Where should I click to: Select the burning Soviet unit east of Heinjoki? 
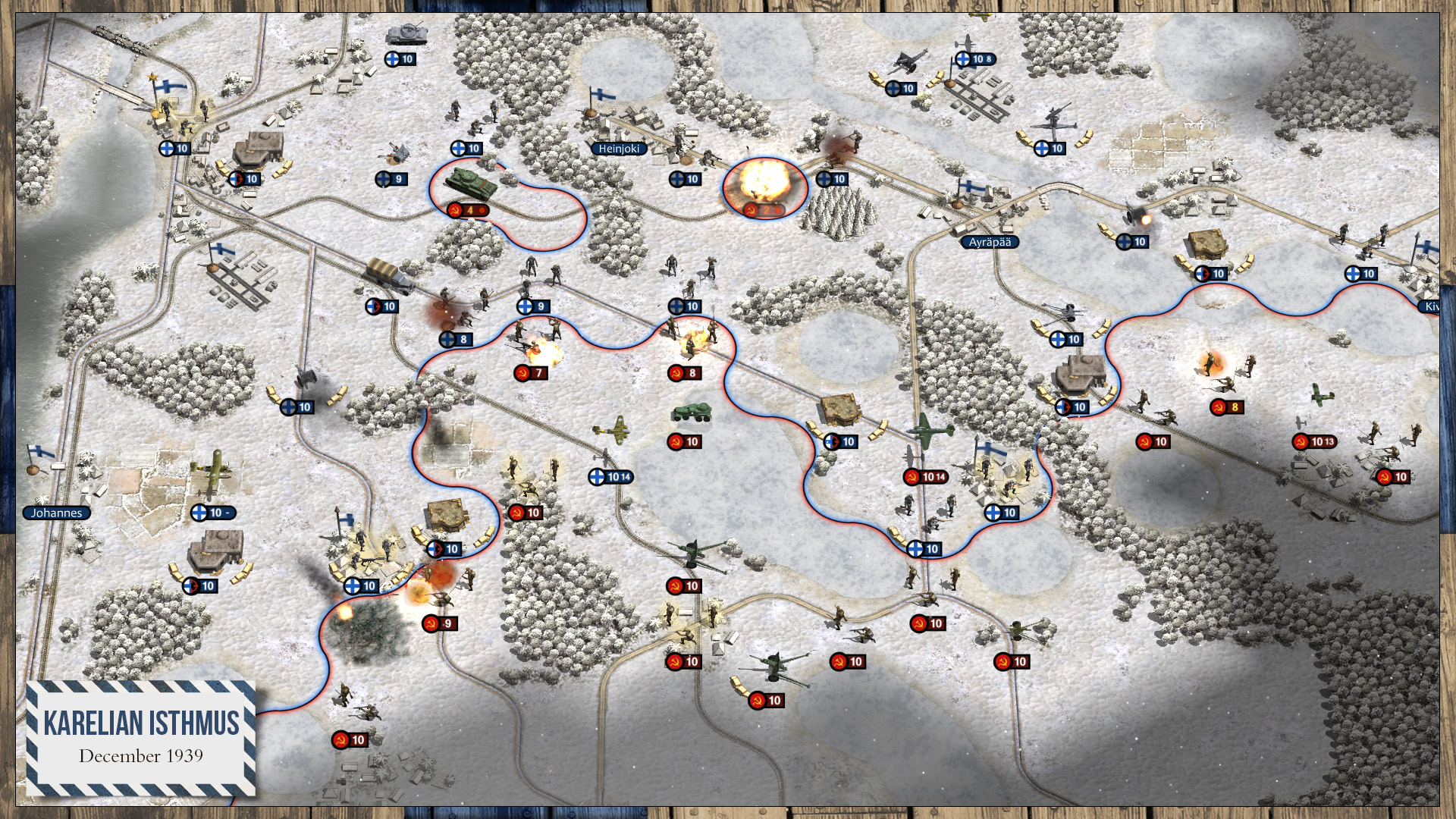click(x=762, y=182)
